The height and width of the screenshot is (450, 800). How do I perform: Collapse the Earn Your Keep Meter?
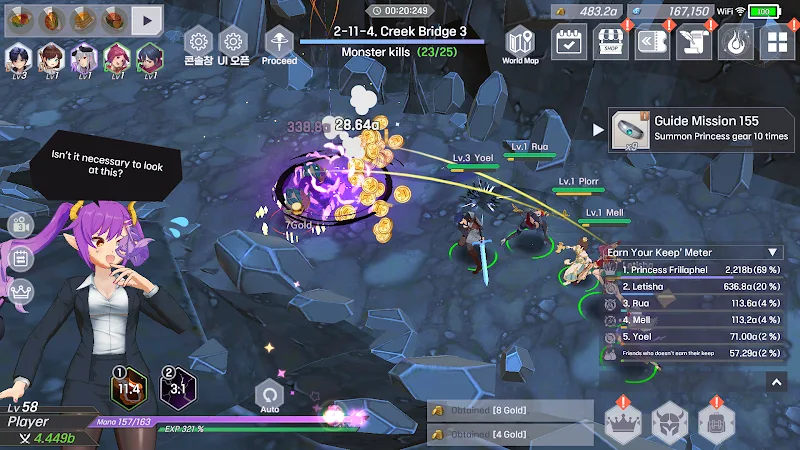pyautogui.click(x=773, y=253)
